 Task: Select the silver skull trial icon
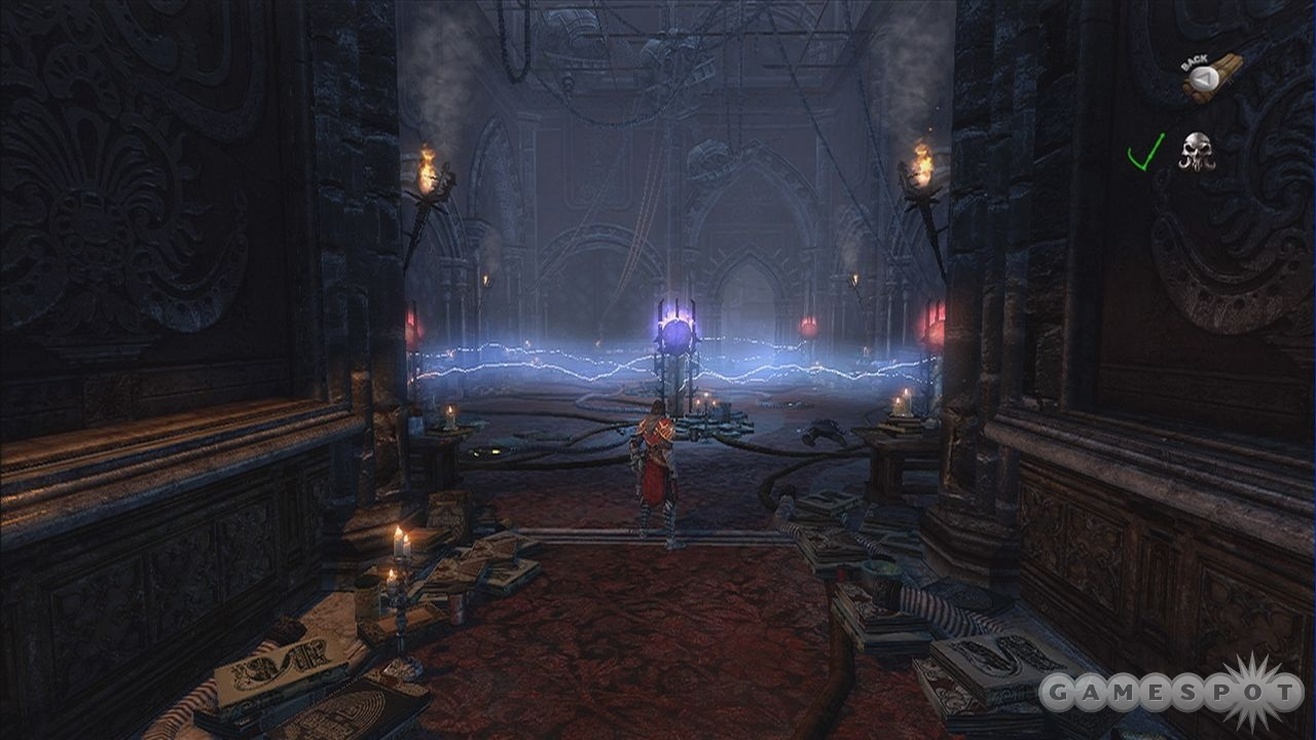[x=1195, y=151]
